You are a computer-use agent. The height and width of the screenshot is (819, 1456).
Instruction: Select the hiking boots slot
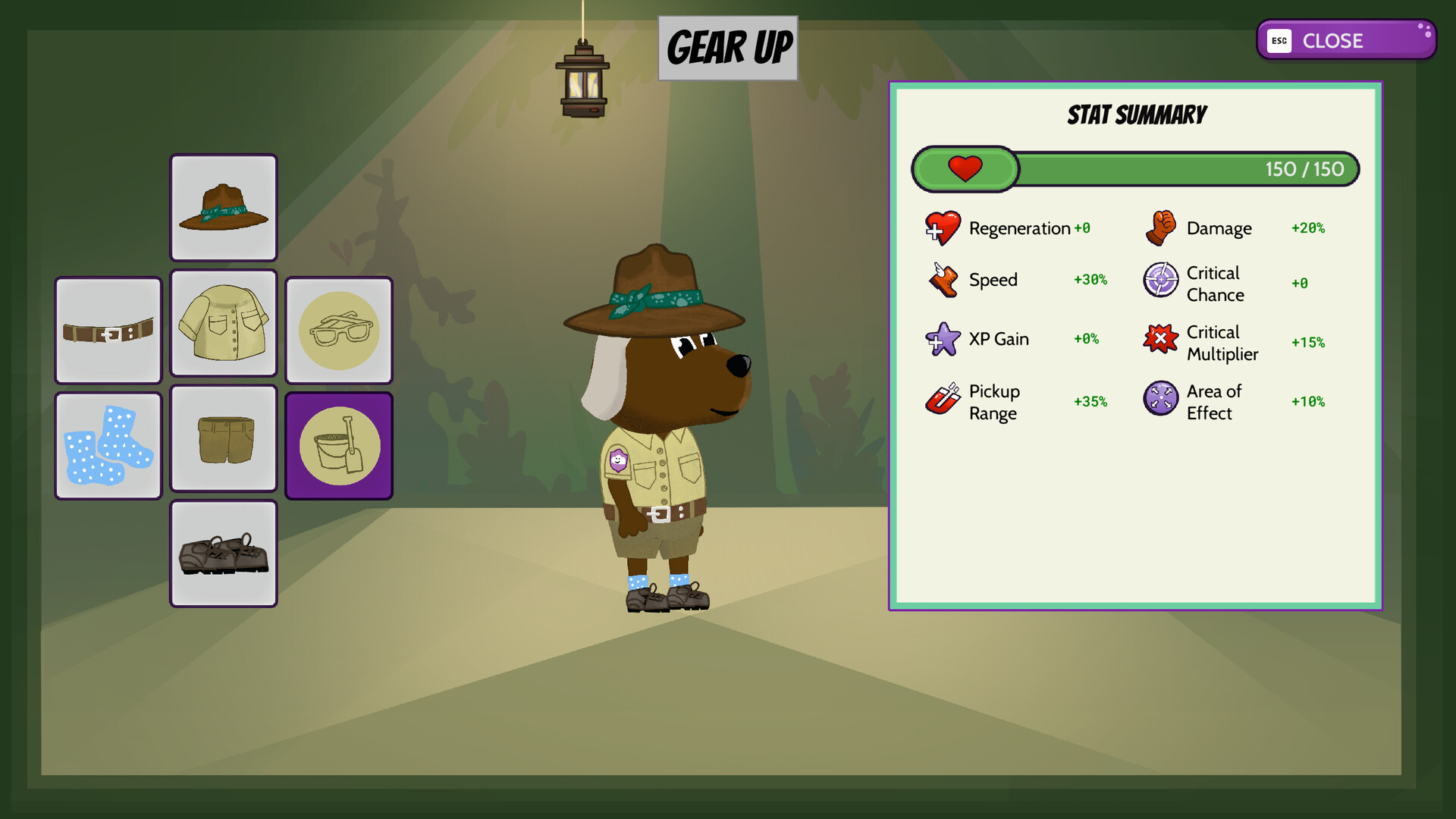pyautogui.click(x=223, y=553)
